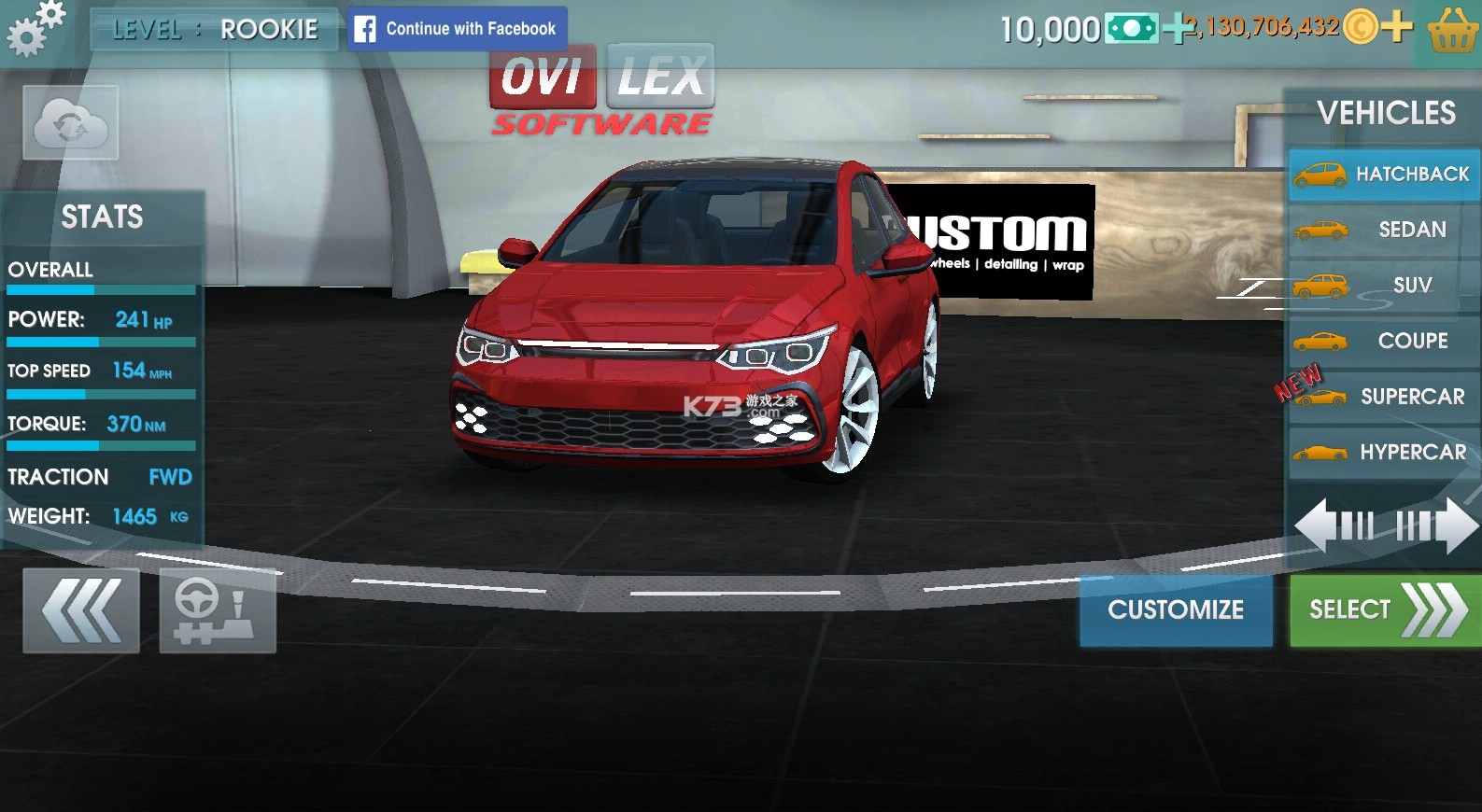1482x812 pixels.
Task: Go back with the double-chevron button
Action: [x=81, y=610]
